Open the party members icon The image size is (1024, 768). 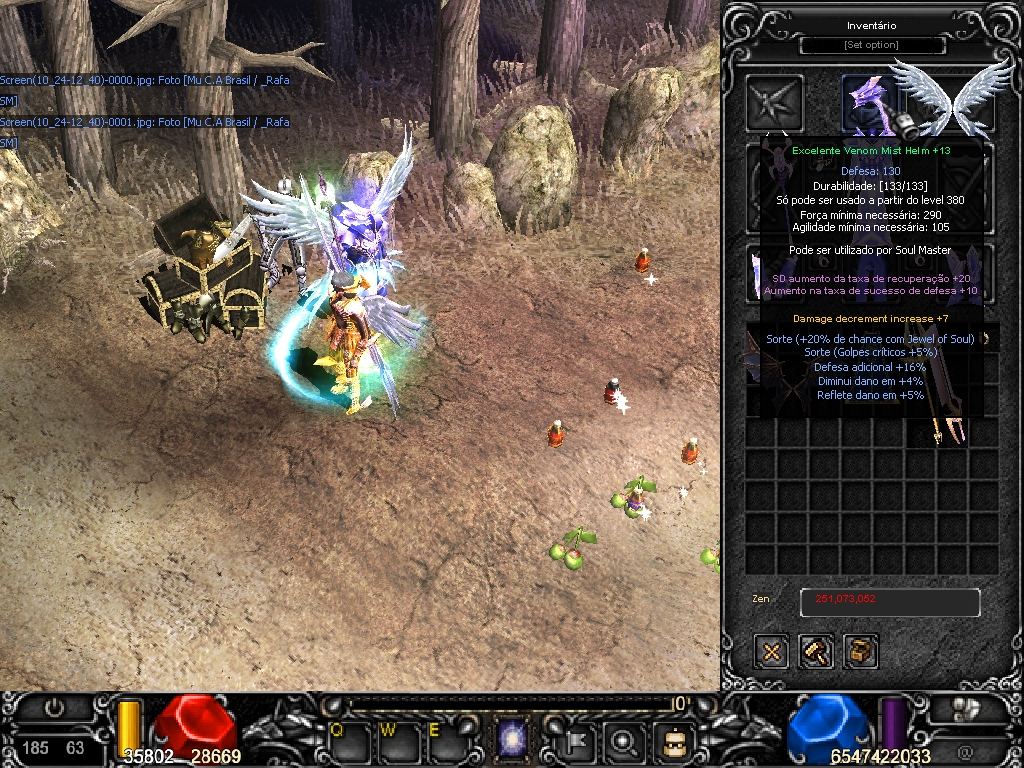coord(966,708)
